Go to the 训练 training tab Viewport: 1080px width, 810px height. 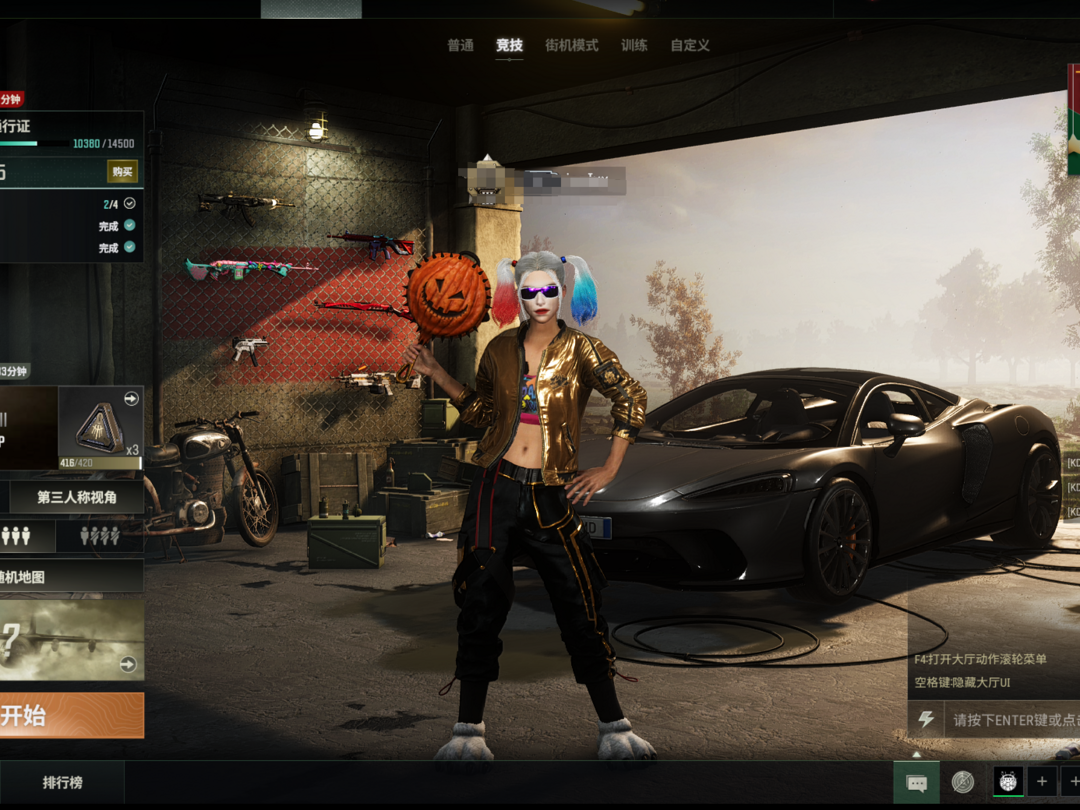(634, 46)
